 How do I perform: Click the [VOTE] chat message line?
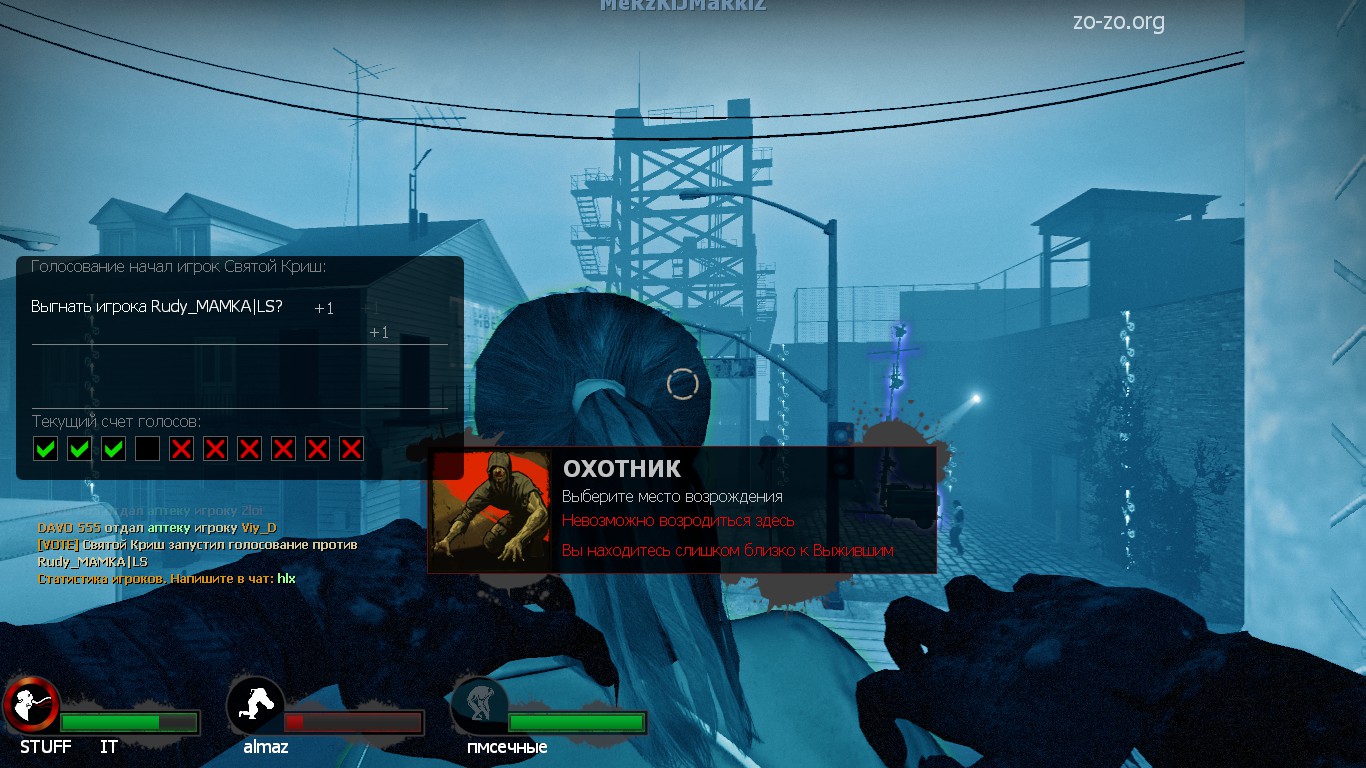pyautogui.click(x=197, y=545)
